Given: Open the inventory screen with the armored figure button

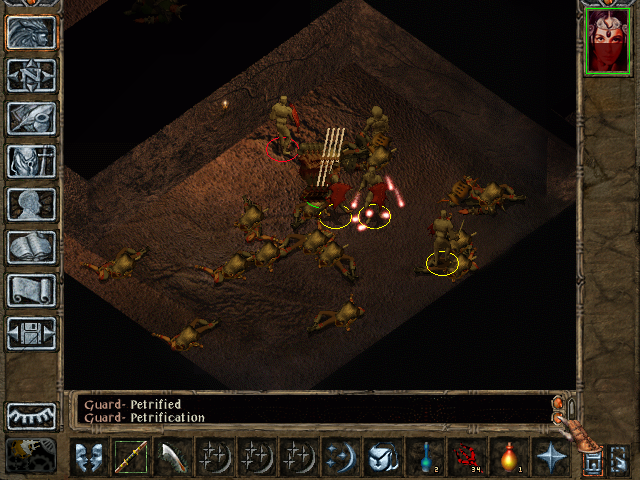Looking at the screenshot, I should (x=31, y=161).
